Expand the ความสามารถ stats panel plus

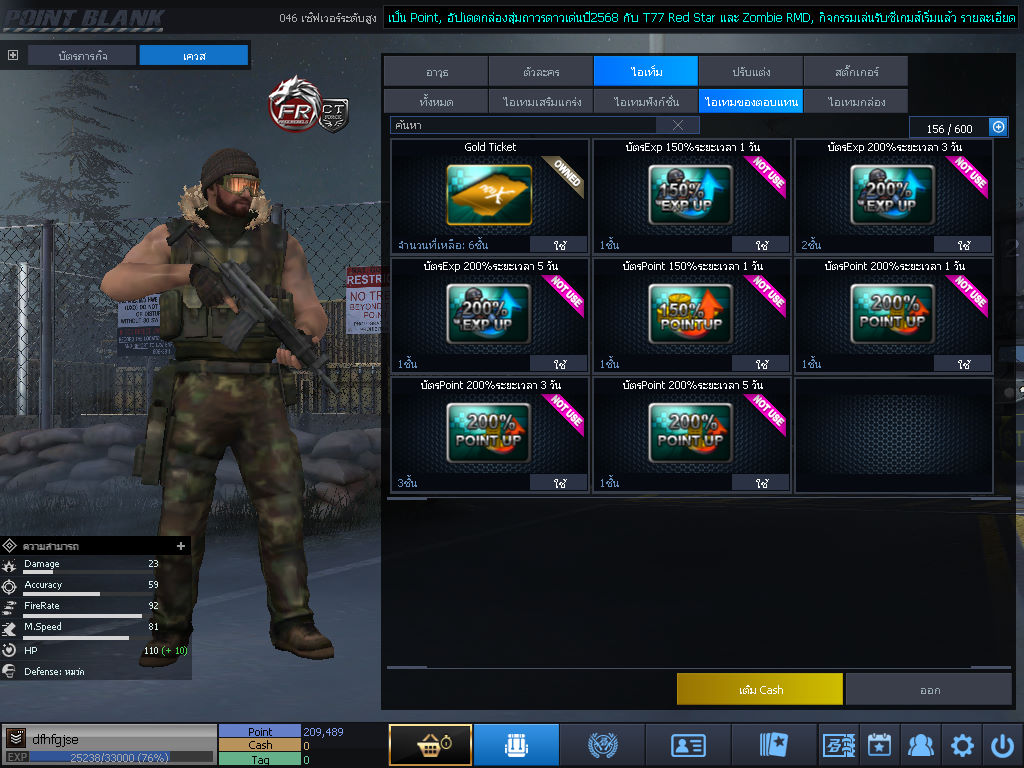coord(181,546)
